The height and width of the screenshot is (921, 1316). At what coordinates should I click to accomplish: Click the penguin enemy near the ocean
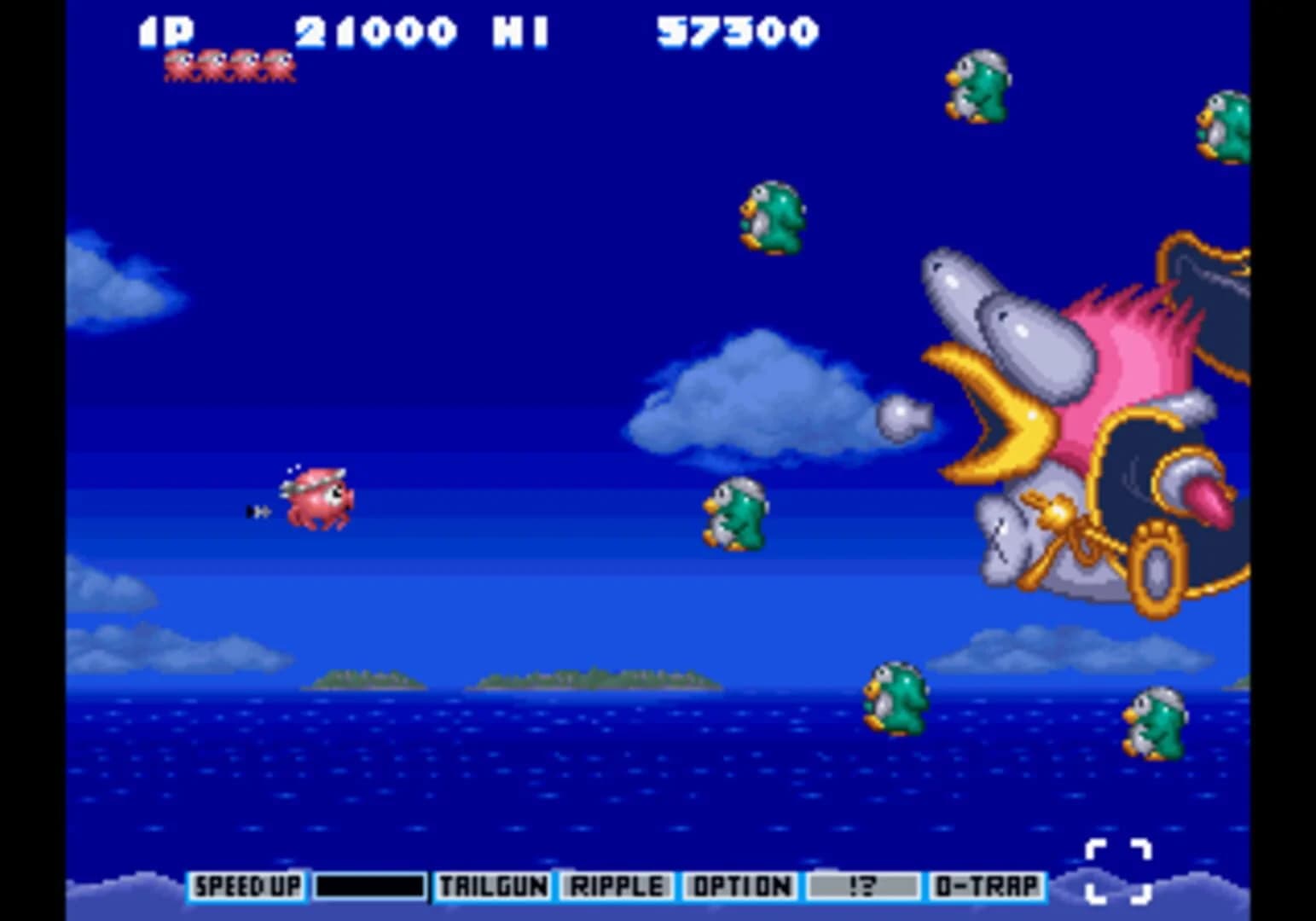click(x=896, y=699)
